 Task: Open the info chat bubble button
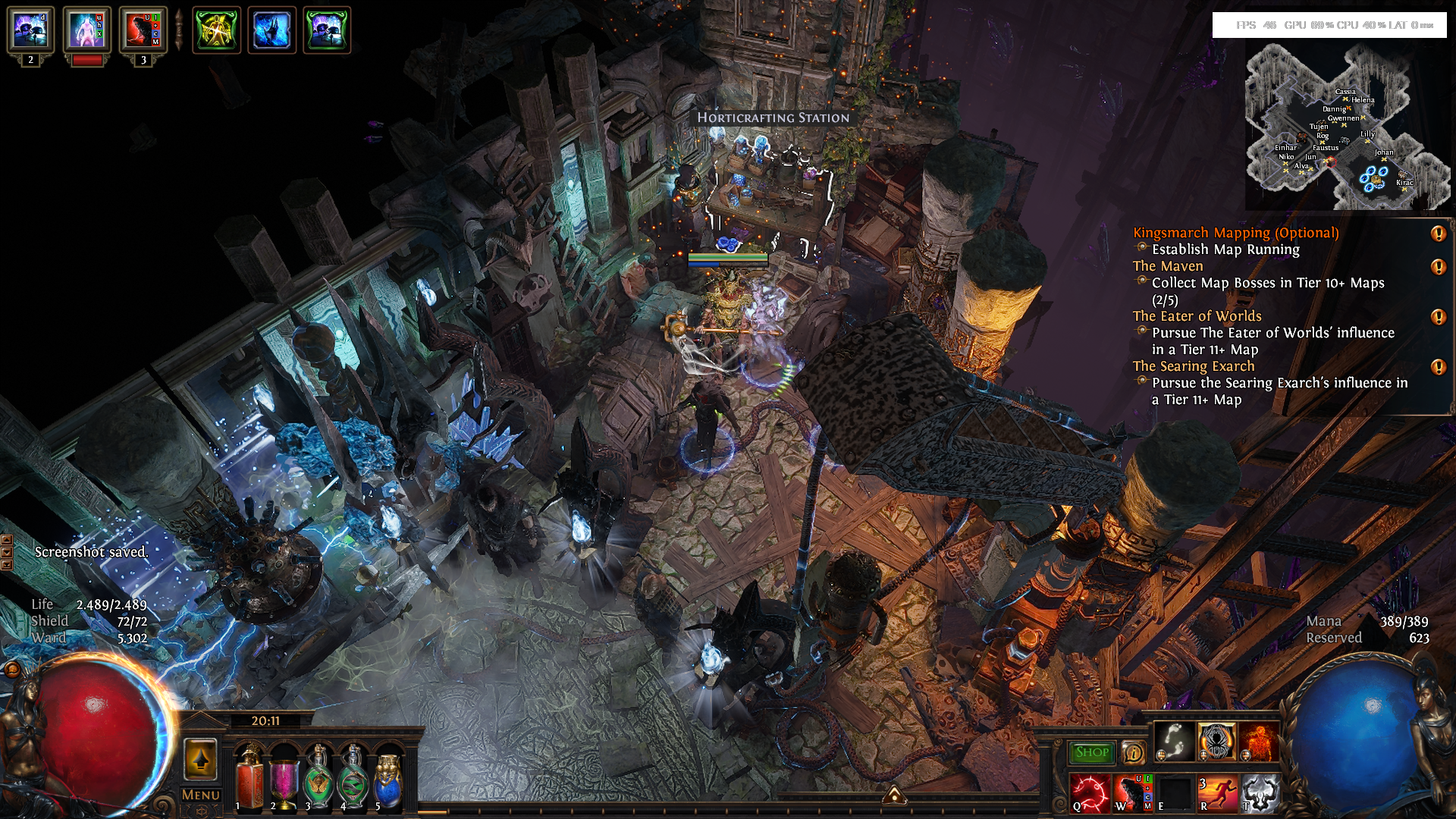tap(1133, 752)
